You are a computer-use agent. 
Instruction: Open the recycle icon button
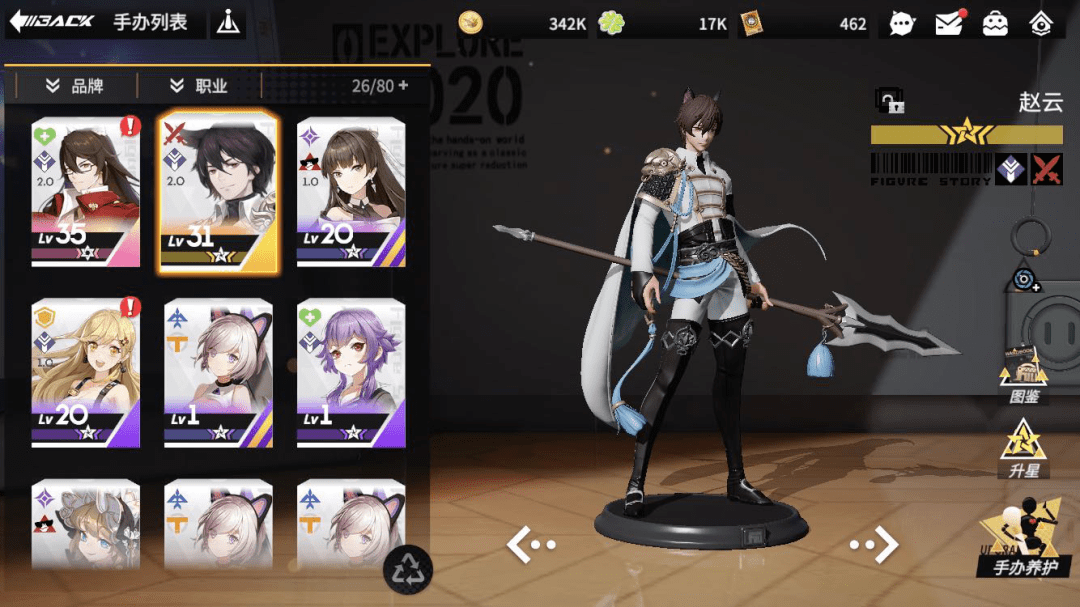[x=408, y=570]
